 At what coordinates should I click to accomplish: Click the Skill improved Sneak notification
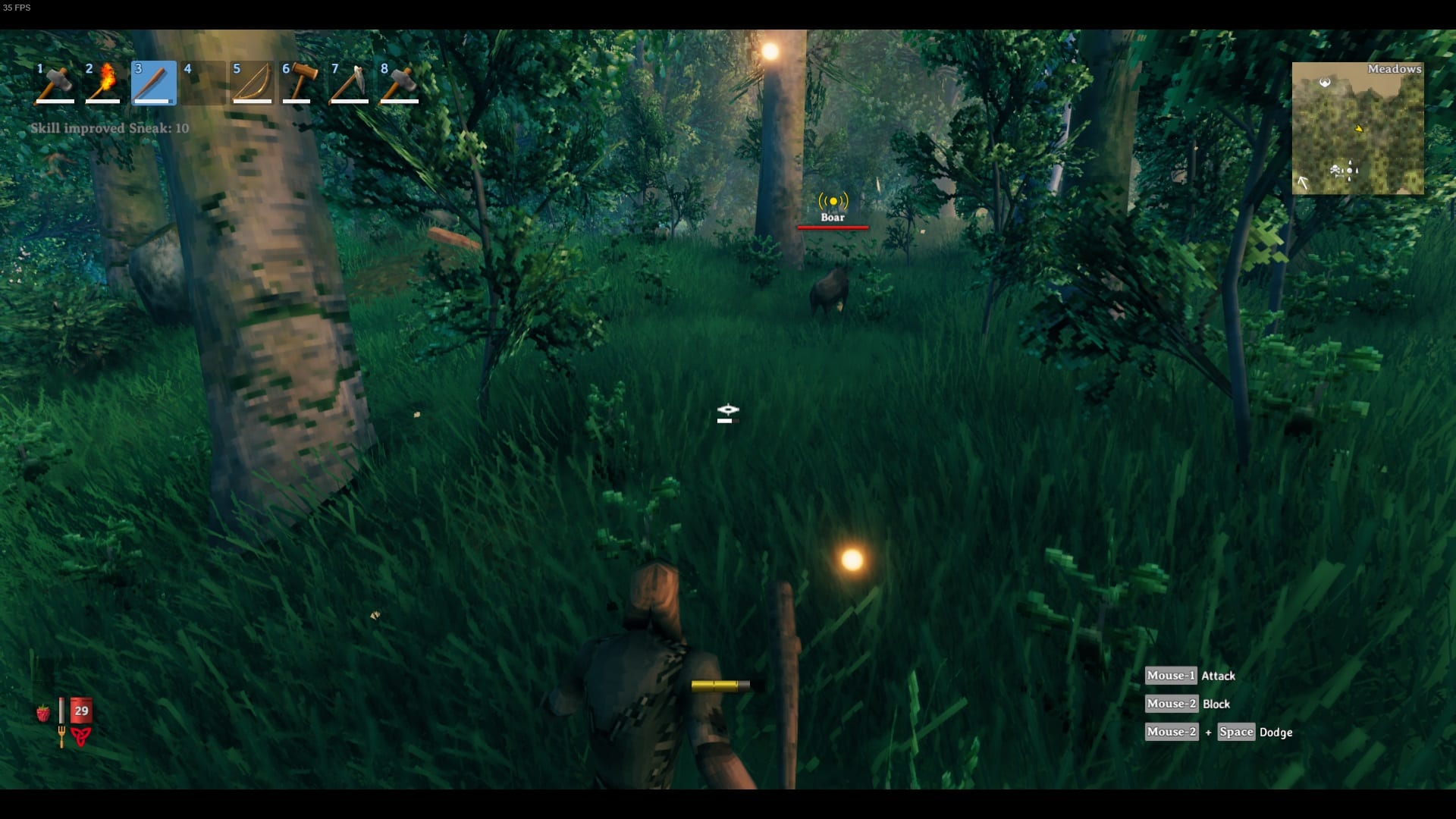pos(110,128)
